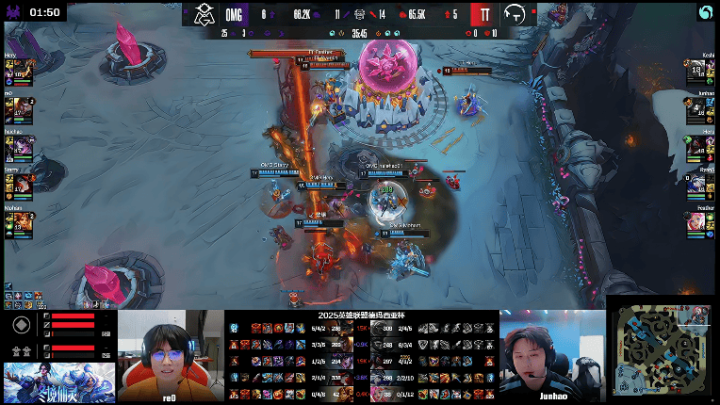The image size is (720, 405).
Task: Click the promotional banner below the health bars
Action: click(x=58, y=383)
